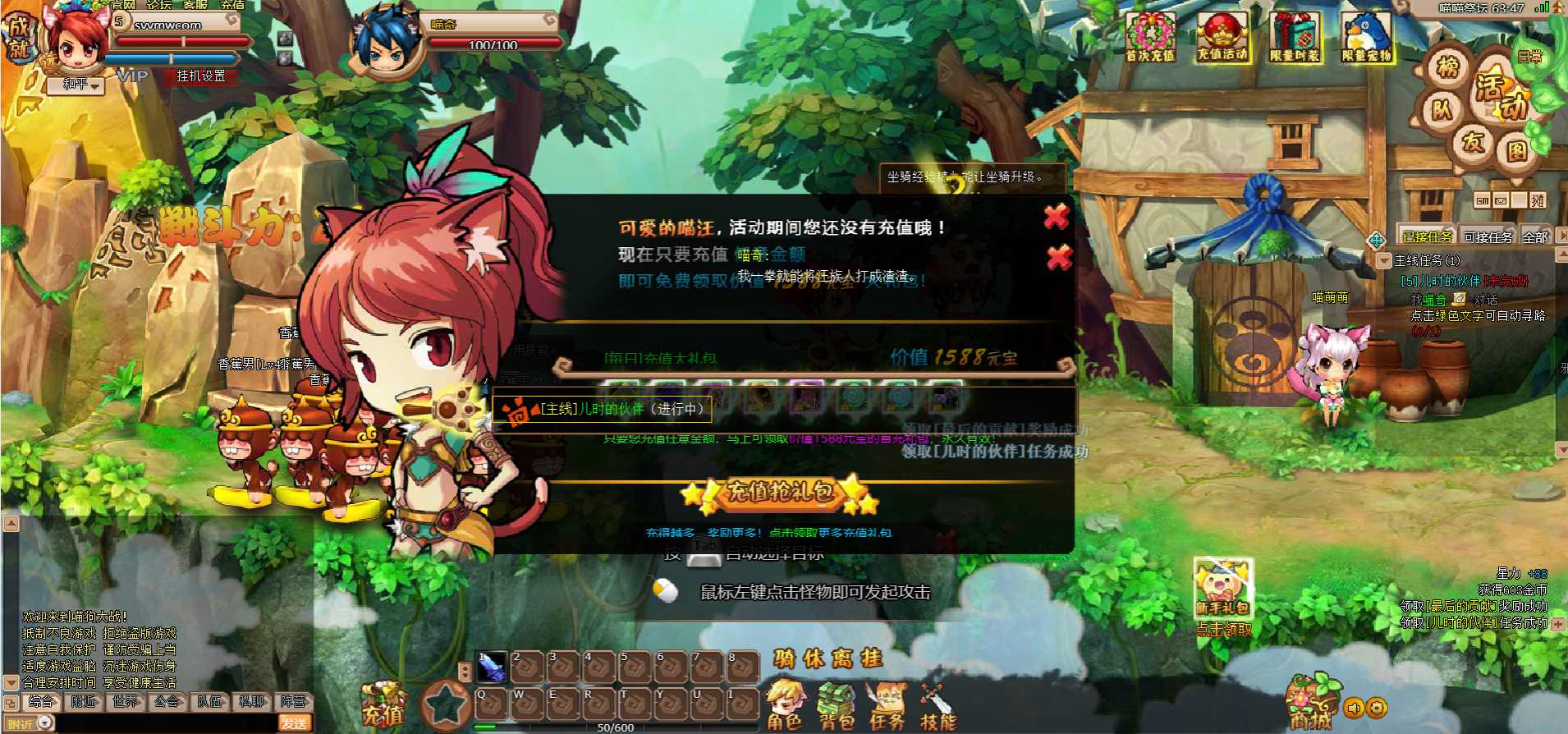
Task: Open 挂机设置 auto-battle settings
Action: coord(200,76)
